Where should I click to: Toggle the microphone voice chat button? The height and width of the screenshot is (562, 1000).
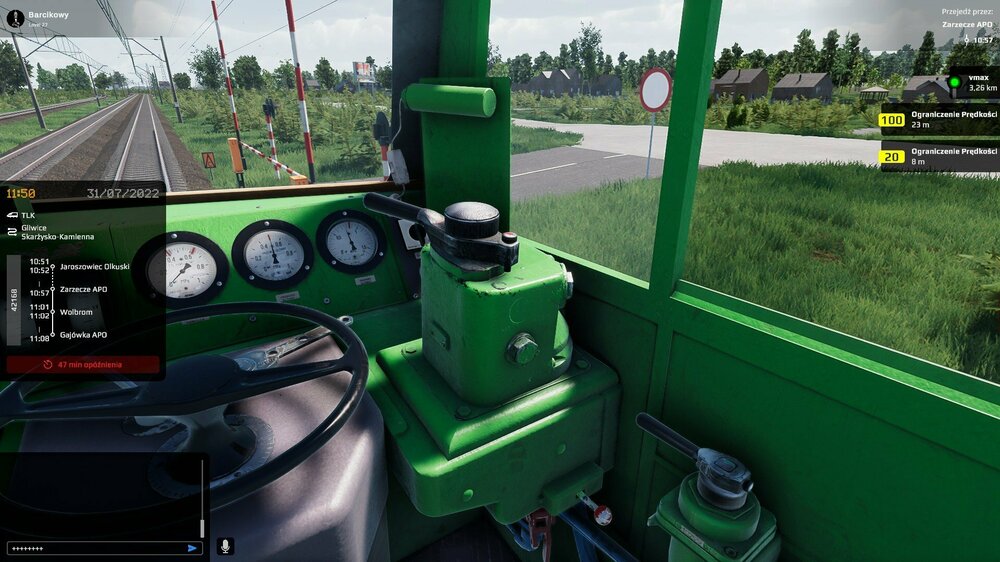point(225,546)
